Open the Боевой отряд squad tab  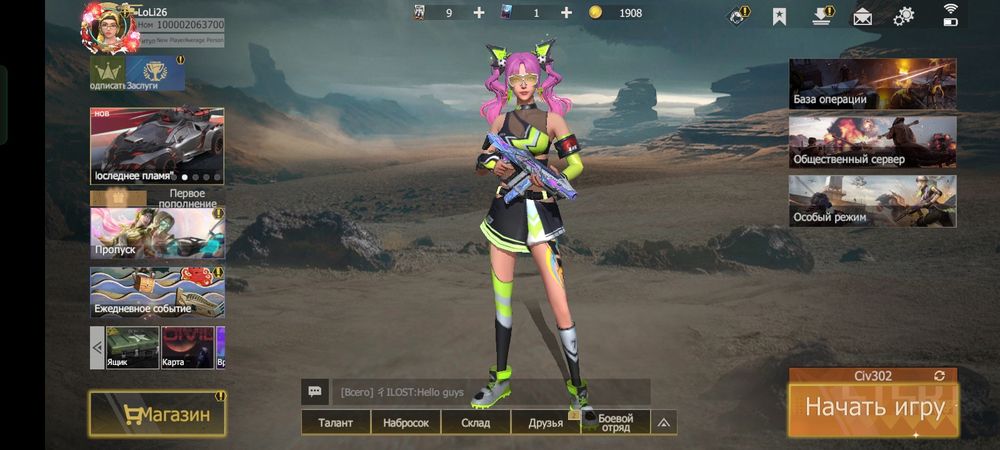615,423
